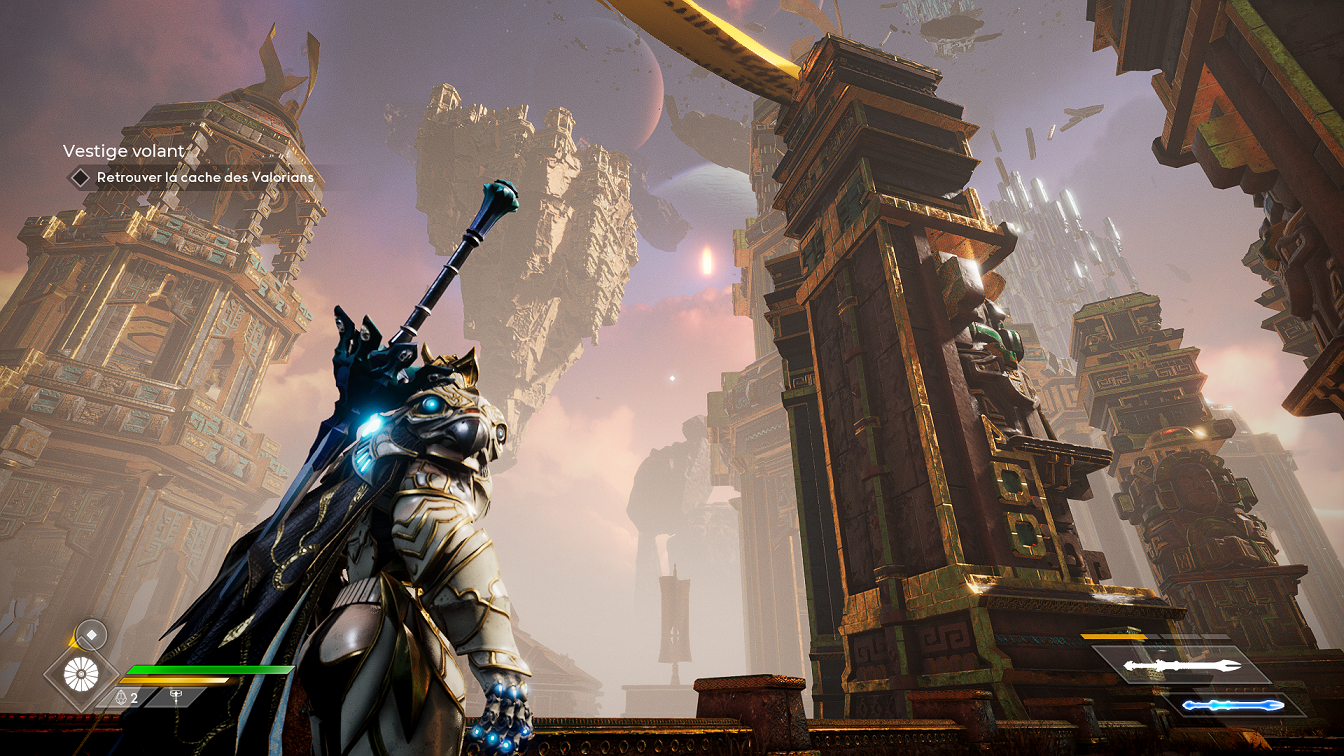Open the Vestige volant quest tracker
The height and width of the screenshot is (756, 1344).
tap(123, 151)
